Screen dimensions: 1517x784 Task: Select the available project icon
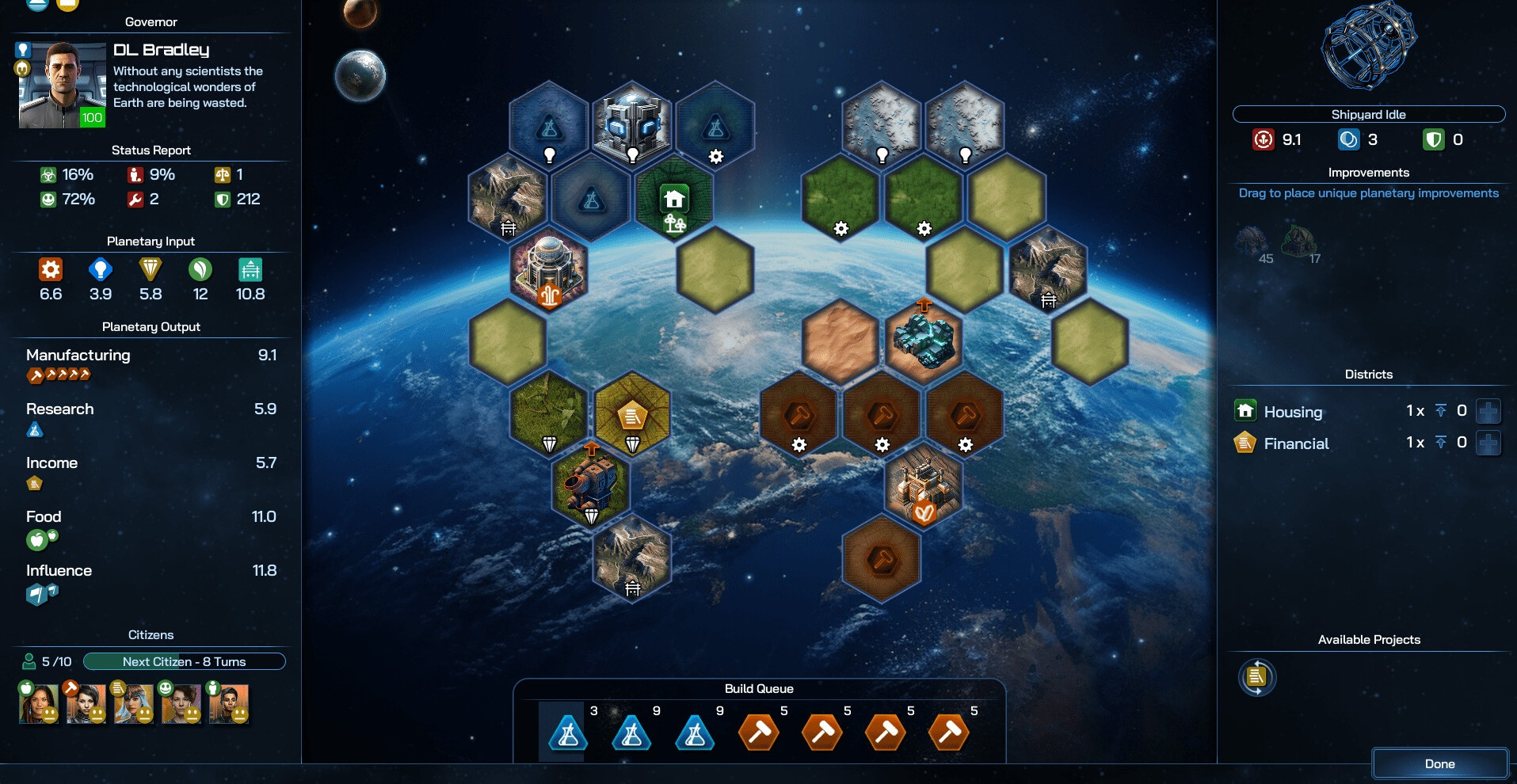1256,677
